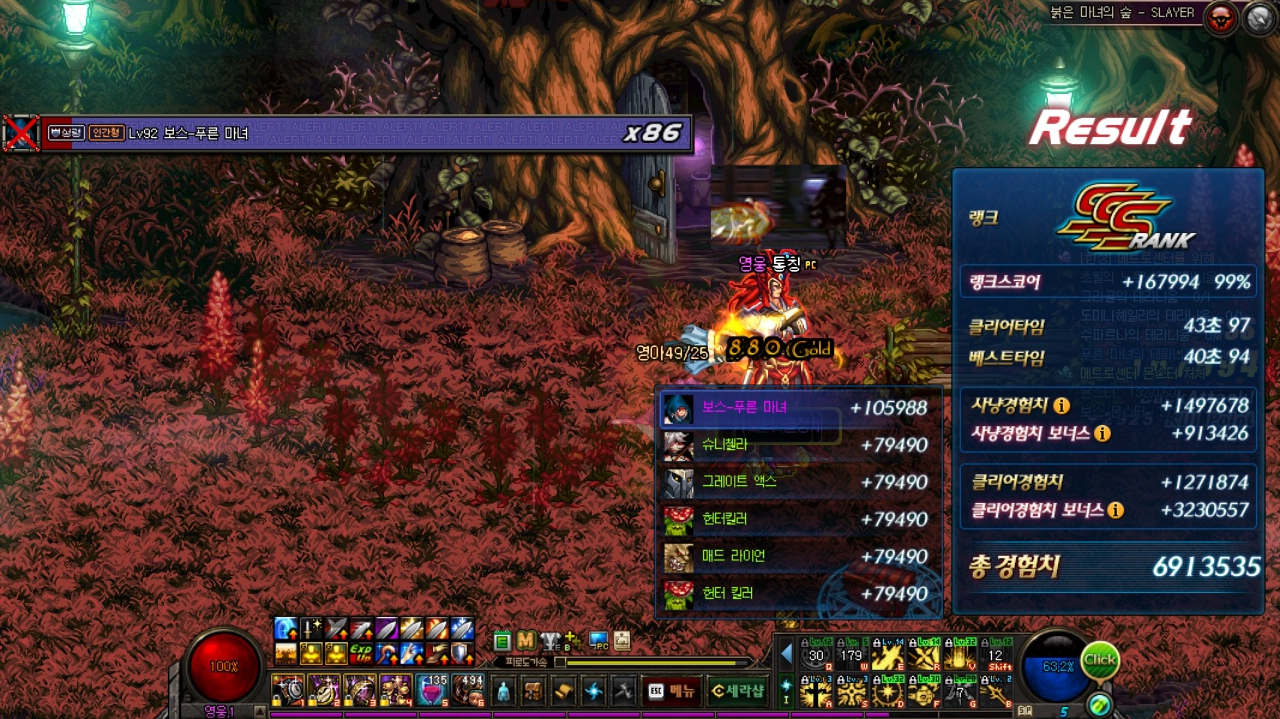Screen dimensions: 1280x719
Task: Click the skill bar left arrow
Action: 786,654
